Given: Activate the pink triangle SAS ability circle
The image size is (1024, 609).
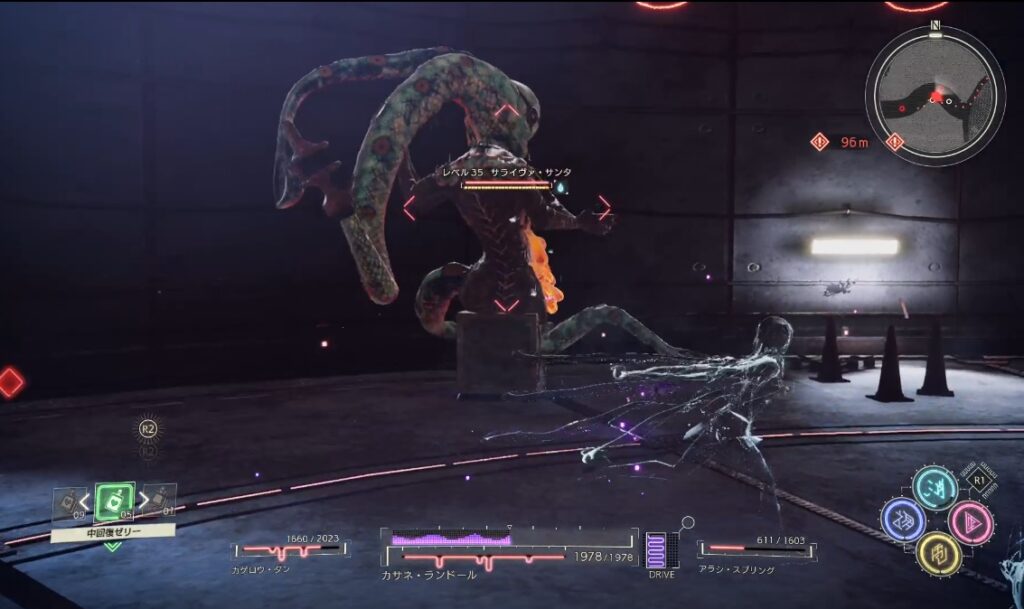Looking at the screenshot, I should point(969,521).
